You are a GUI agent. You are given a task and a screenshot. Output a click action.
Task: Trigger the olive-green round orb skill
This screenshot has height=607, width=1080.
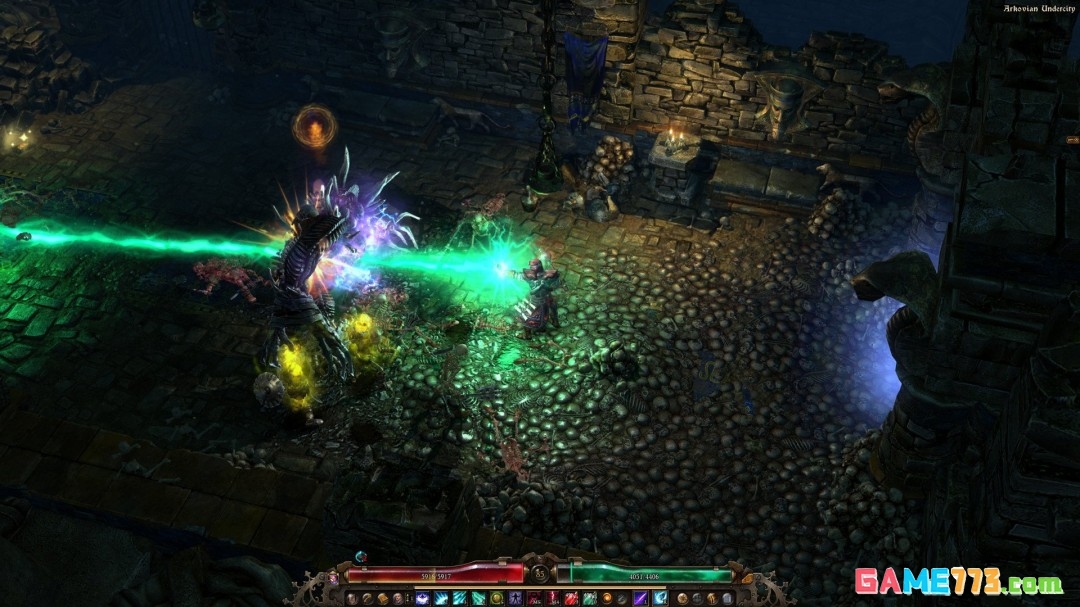(495, 598)
